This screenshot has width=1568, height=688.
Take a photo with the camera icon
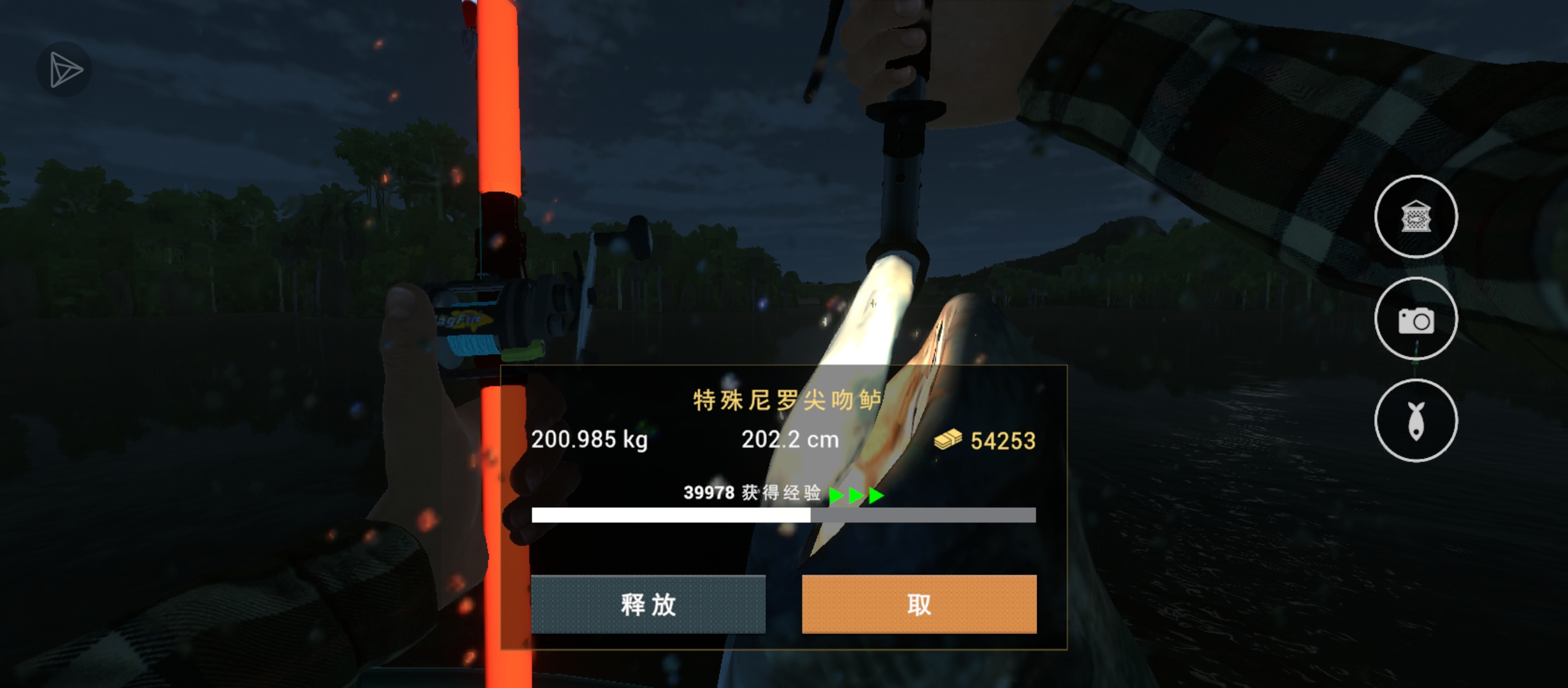point(1416,319)
